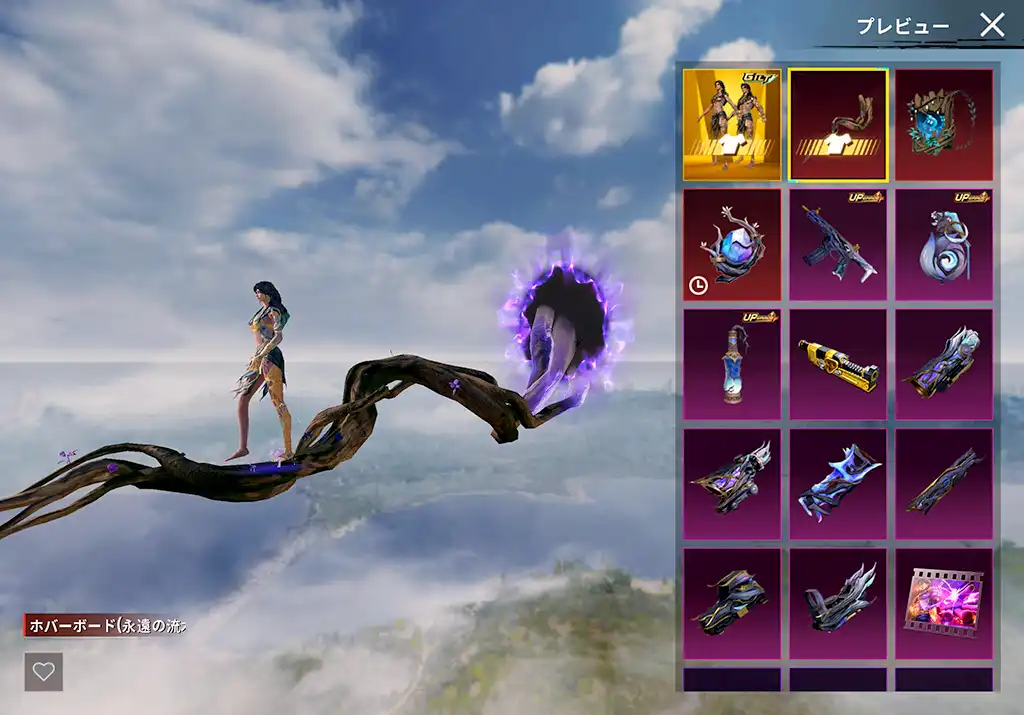Close the preview panel with the X
The width and height of the screenshot is (1024, 715).
coord(991,25)
